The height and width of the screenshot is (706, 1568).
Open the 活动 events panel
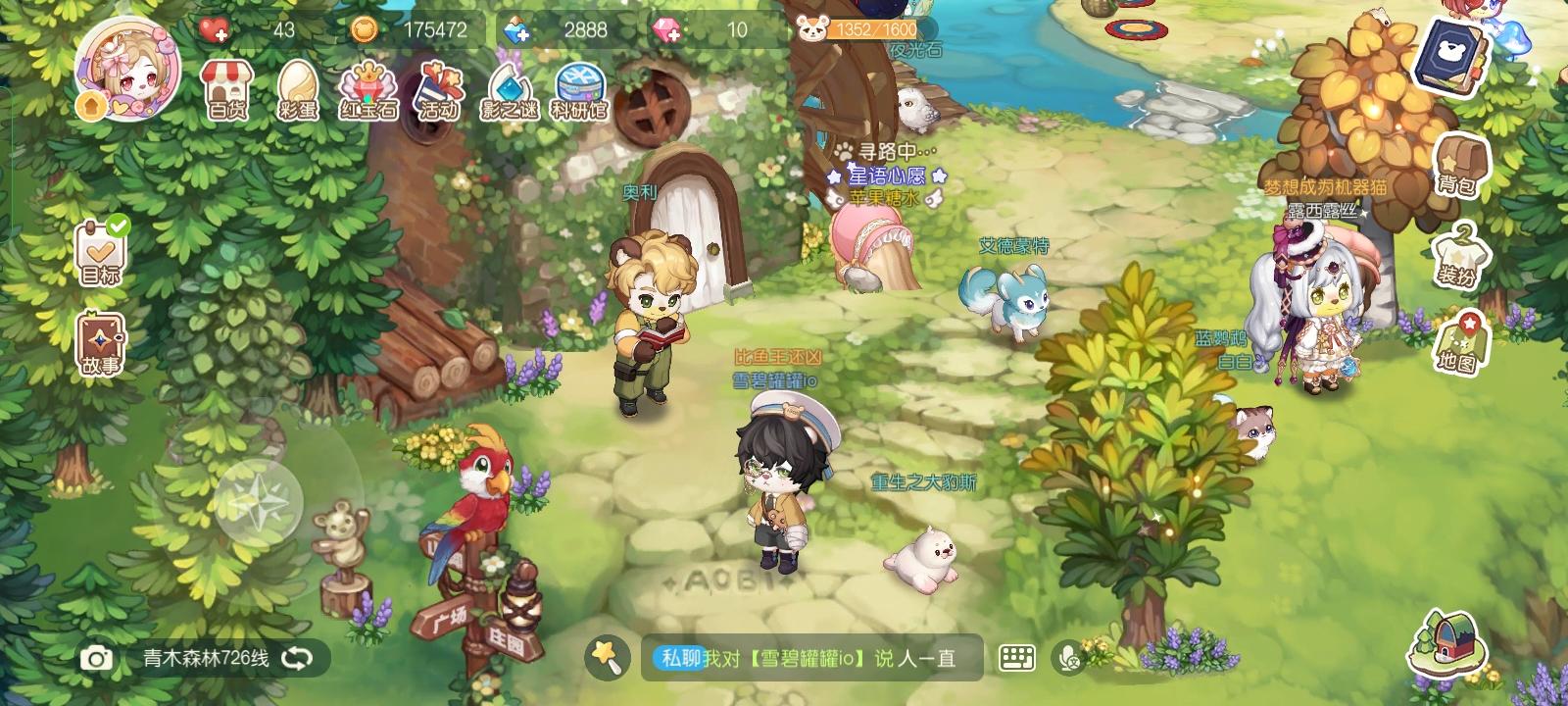point(441,93)
